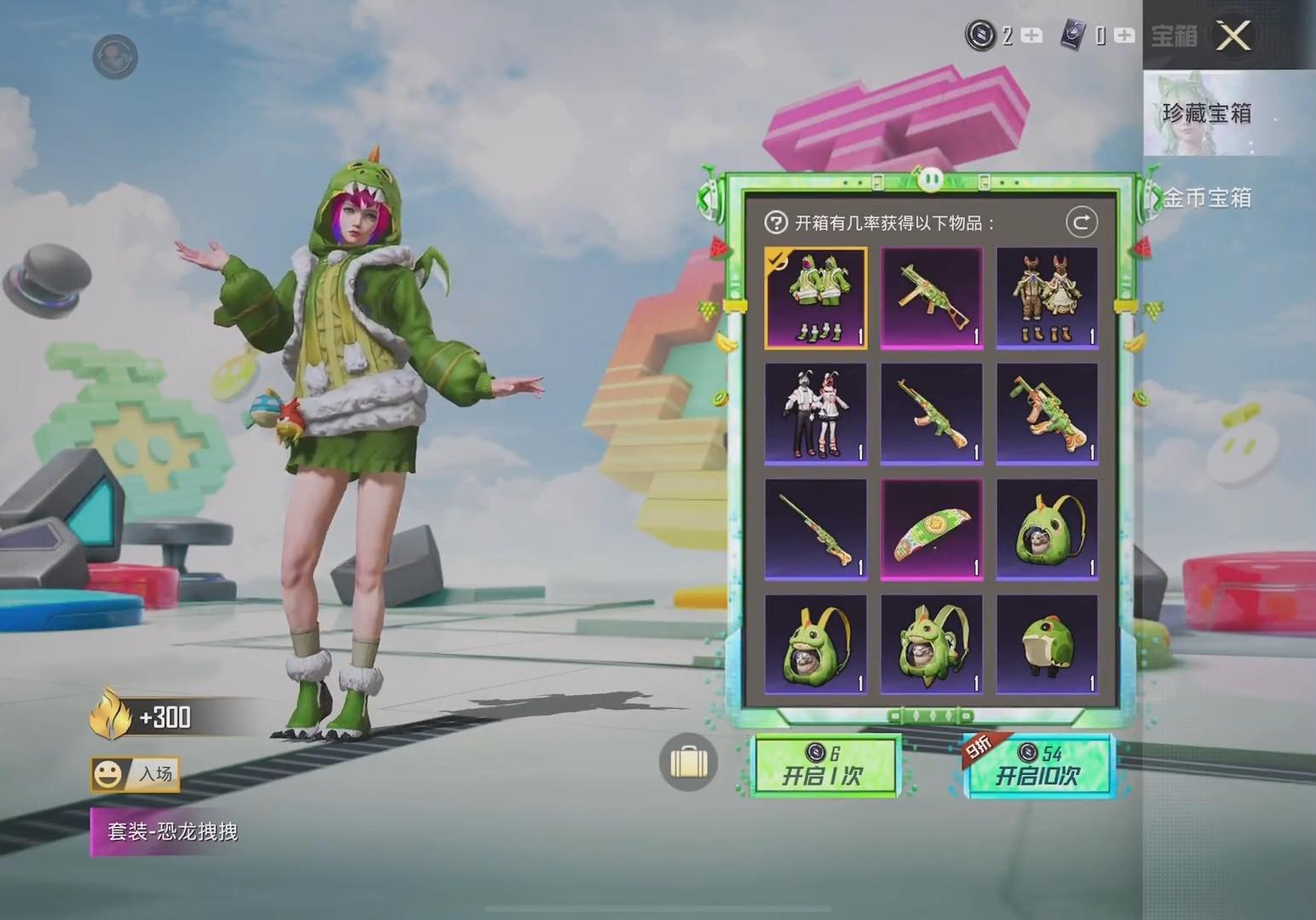Show drop rate info via question mark
Screen dimensions: 1316x920
coord(775,223)
